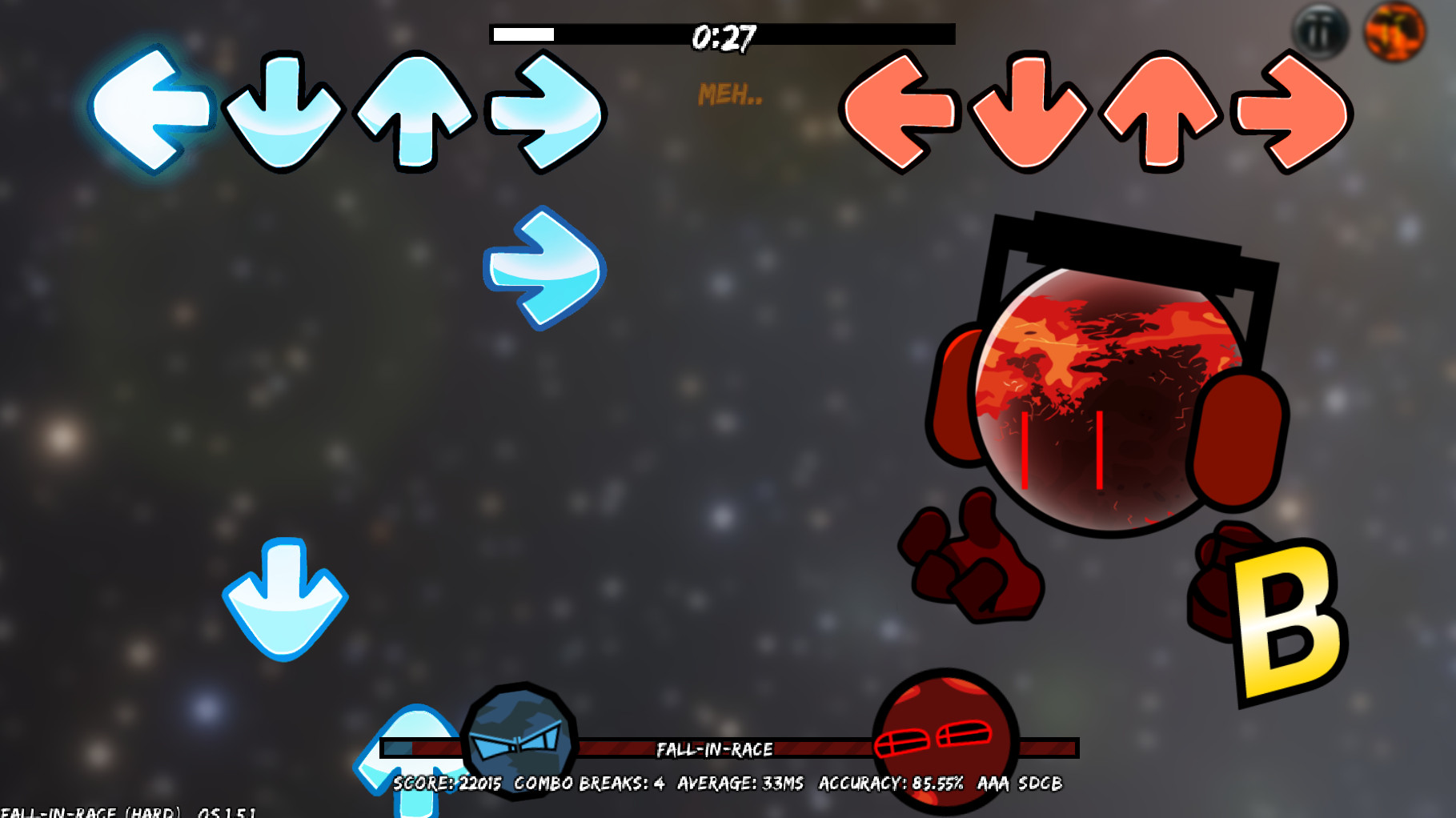Click the MEH.. judgment text

click(728, 94)
